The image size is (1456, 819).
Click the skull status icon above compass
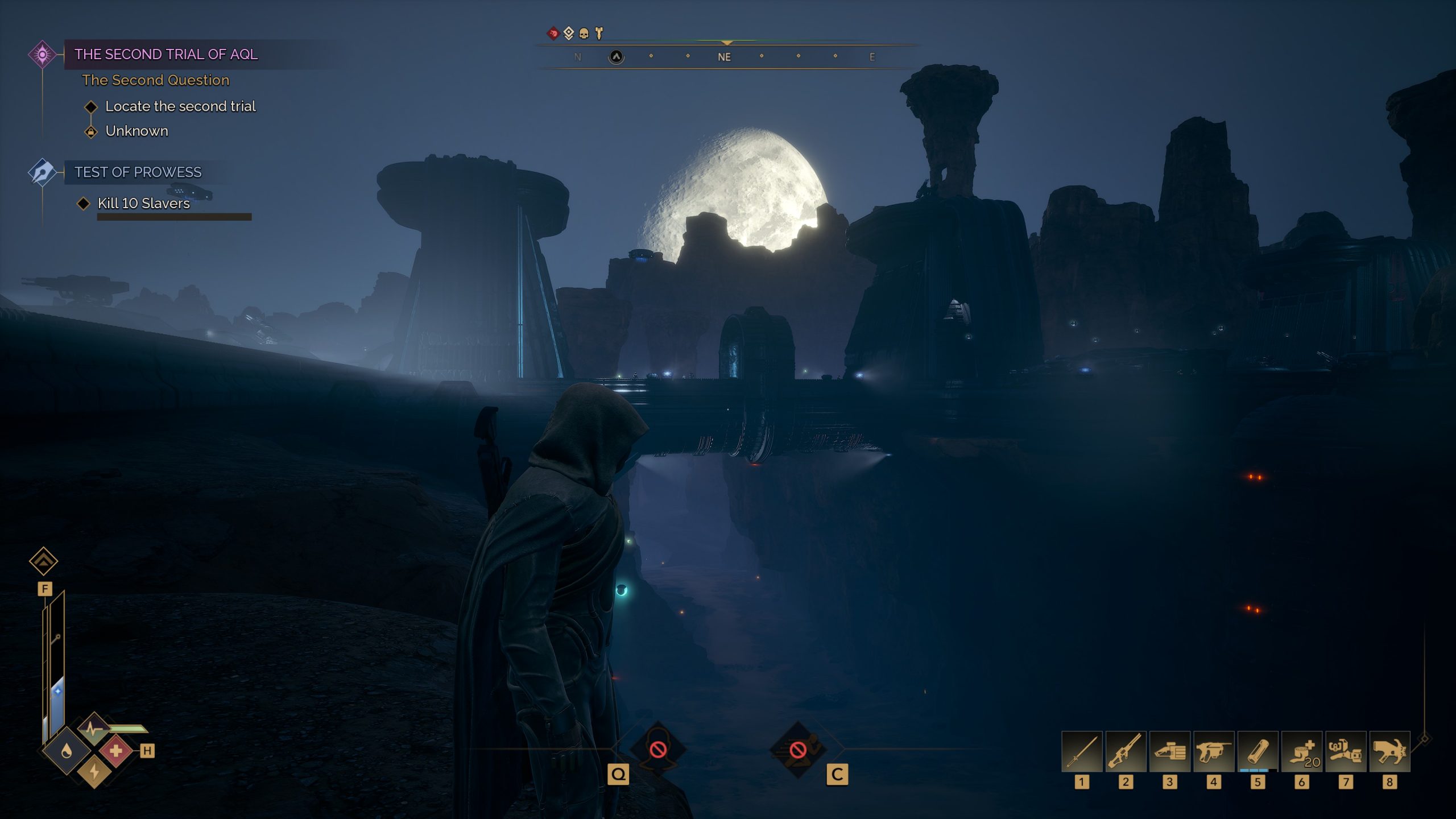click(x=584, y=34)
